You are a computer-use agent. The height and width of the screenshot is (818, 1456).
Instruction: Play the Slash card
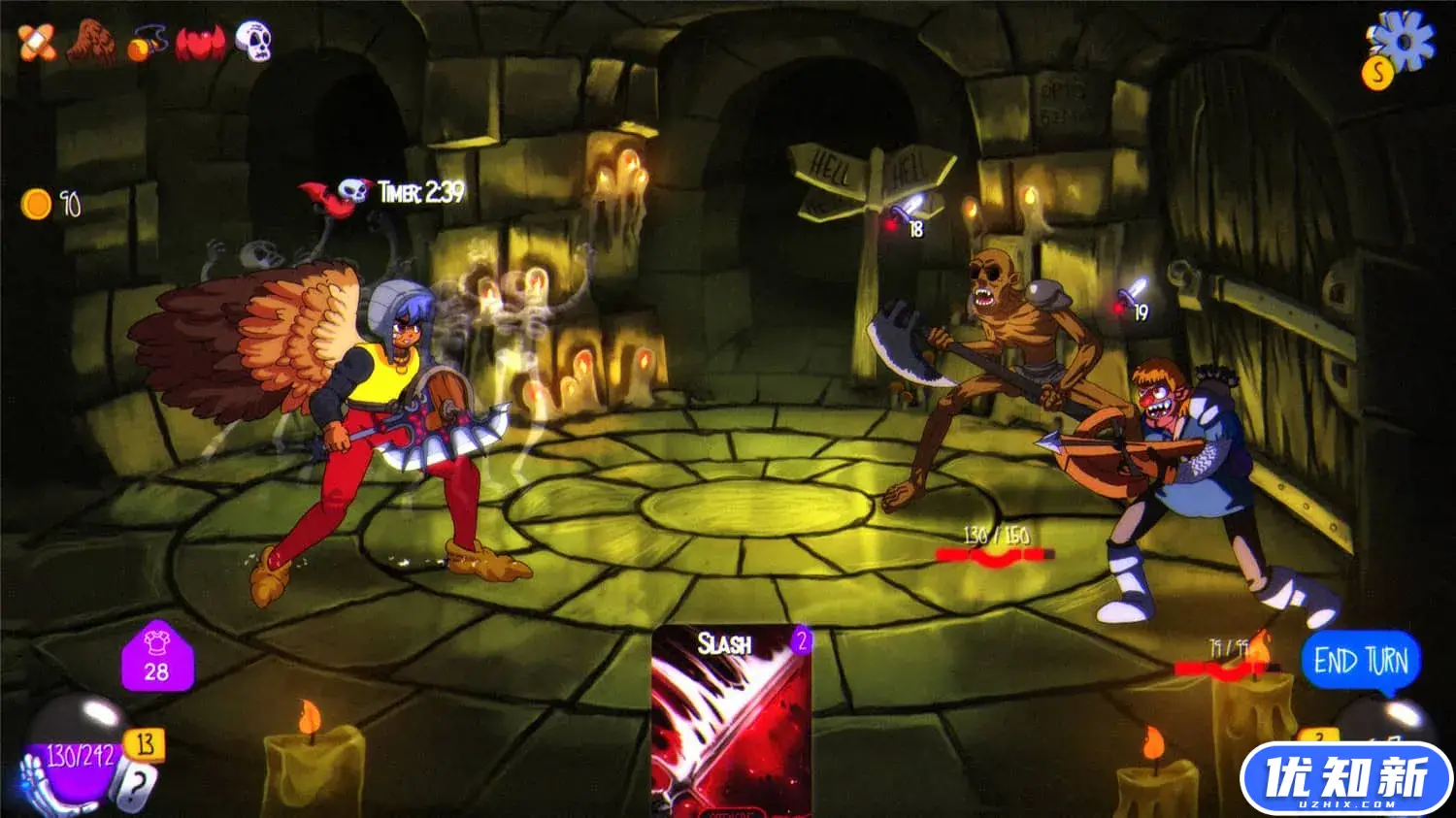click(732, 720)
